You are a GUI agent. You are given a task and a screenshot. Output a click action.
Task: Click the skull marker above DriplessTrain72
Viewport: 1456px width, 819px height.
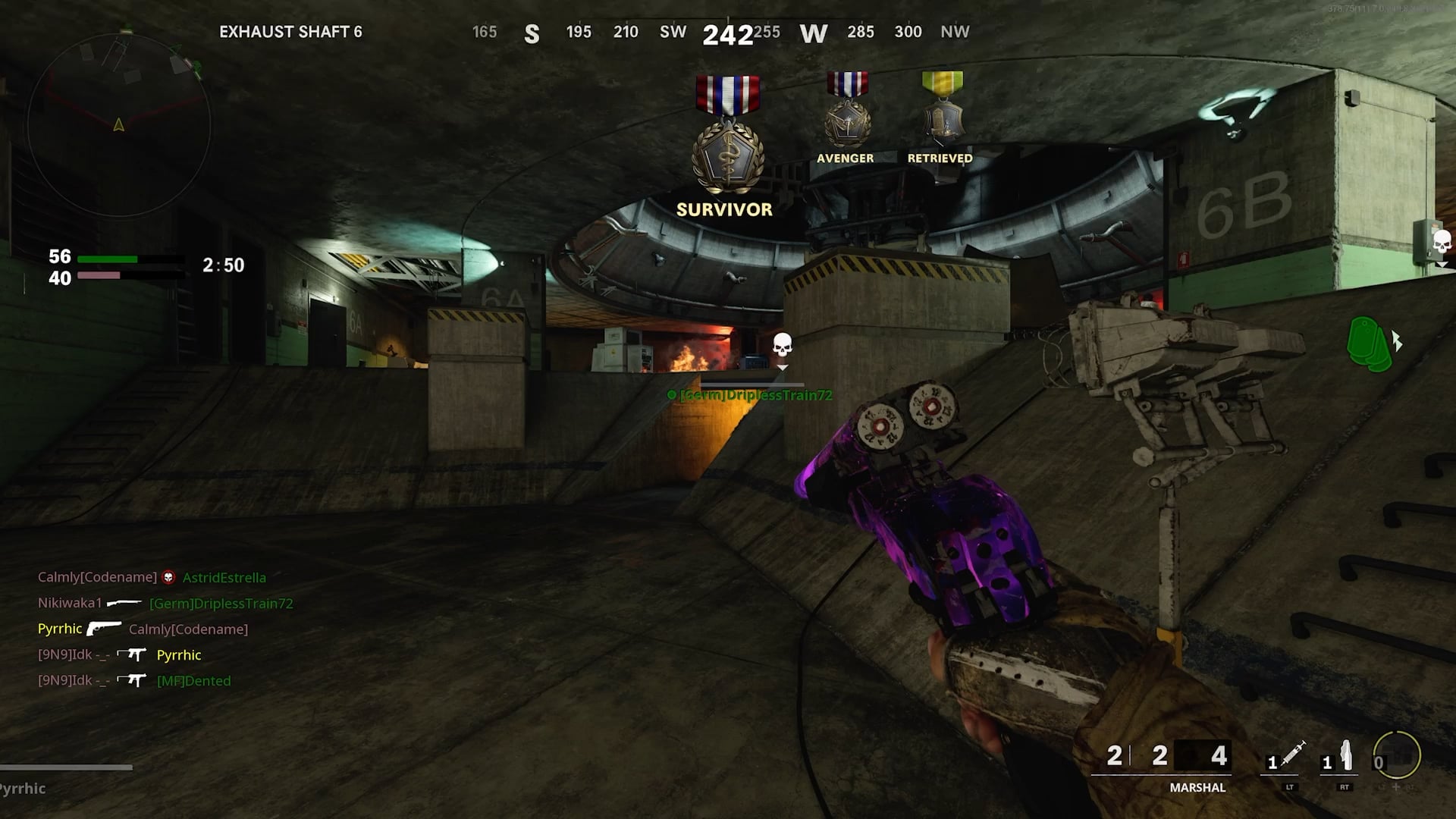(782, 347)
